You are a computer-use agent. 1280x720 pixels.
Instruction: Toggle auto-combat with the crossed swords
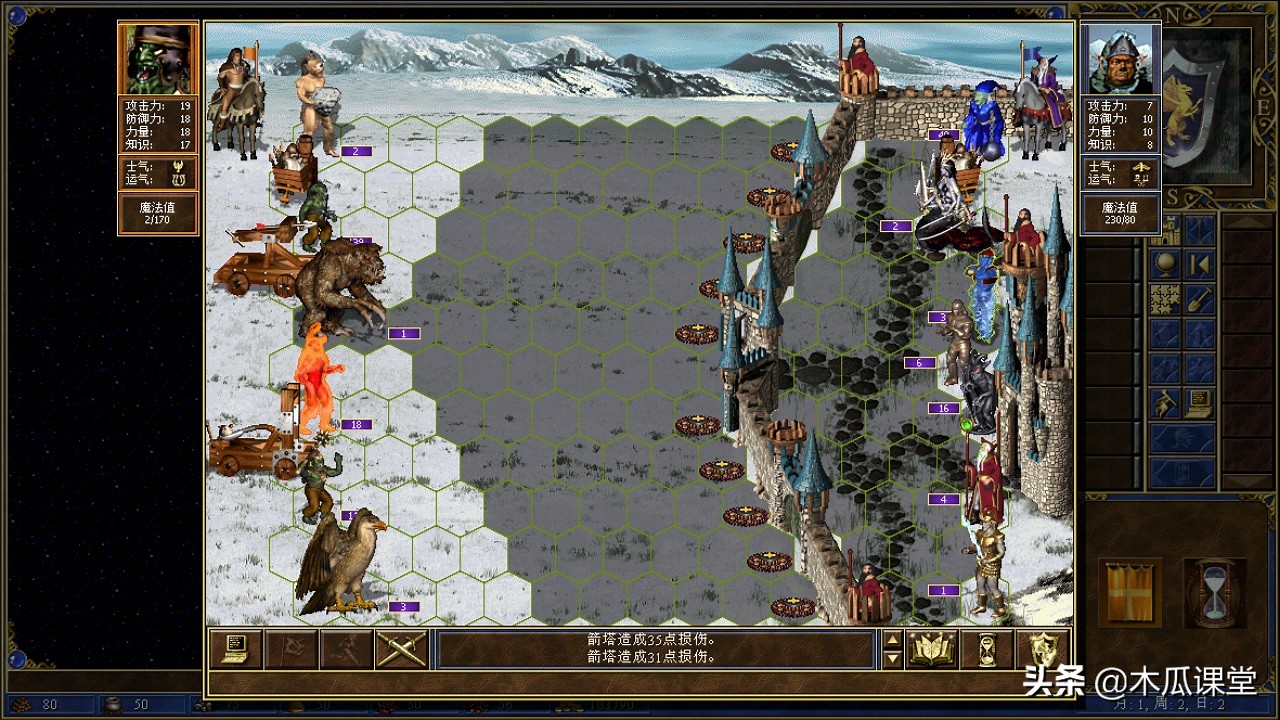(401, 650)
